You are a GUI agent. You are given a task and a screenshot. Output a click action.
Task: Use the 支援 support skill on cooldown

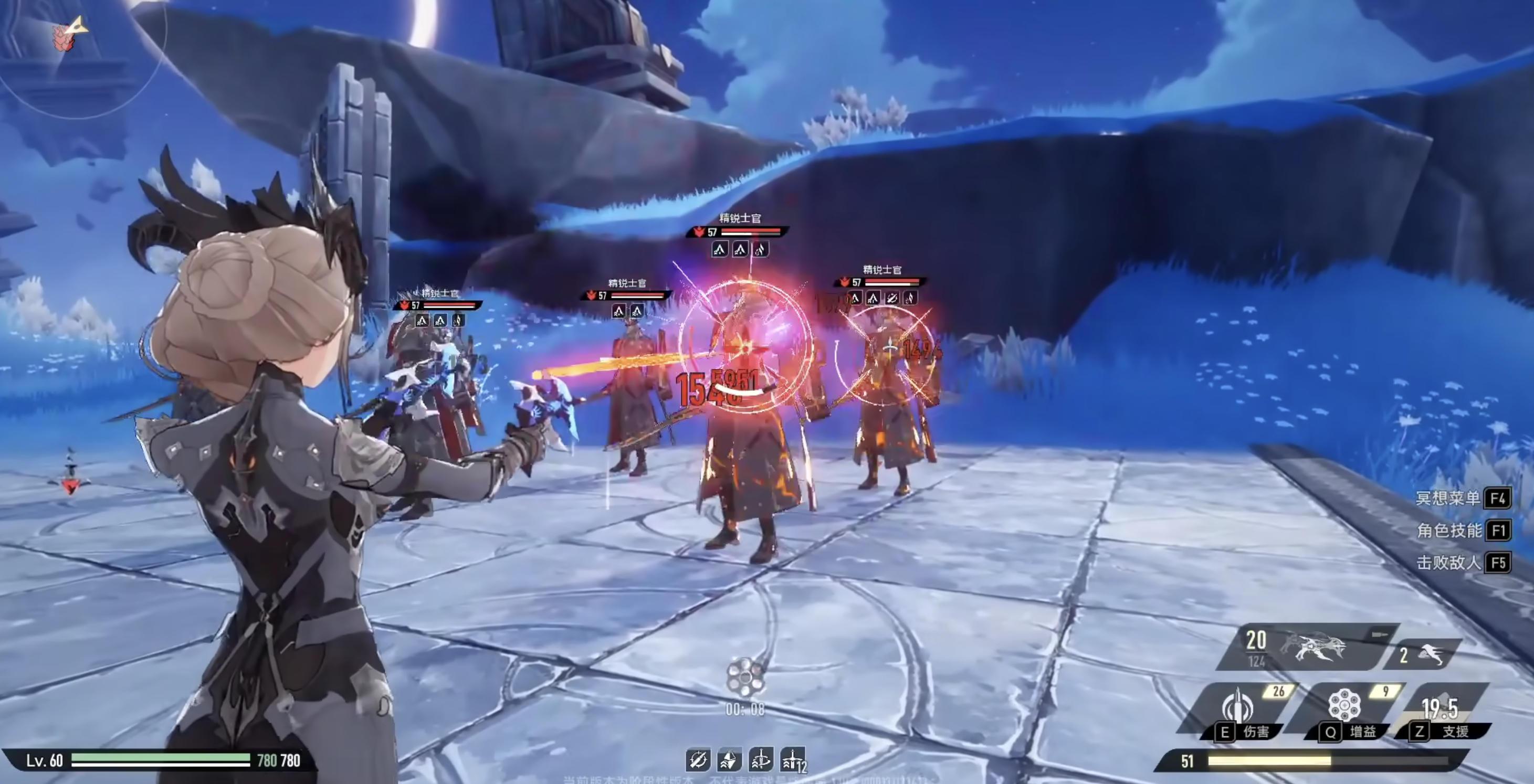pos(1440,709)
